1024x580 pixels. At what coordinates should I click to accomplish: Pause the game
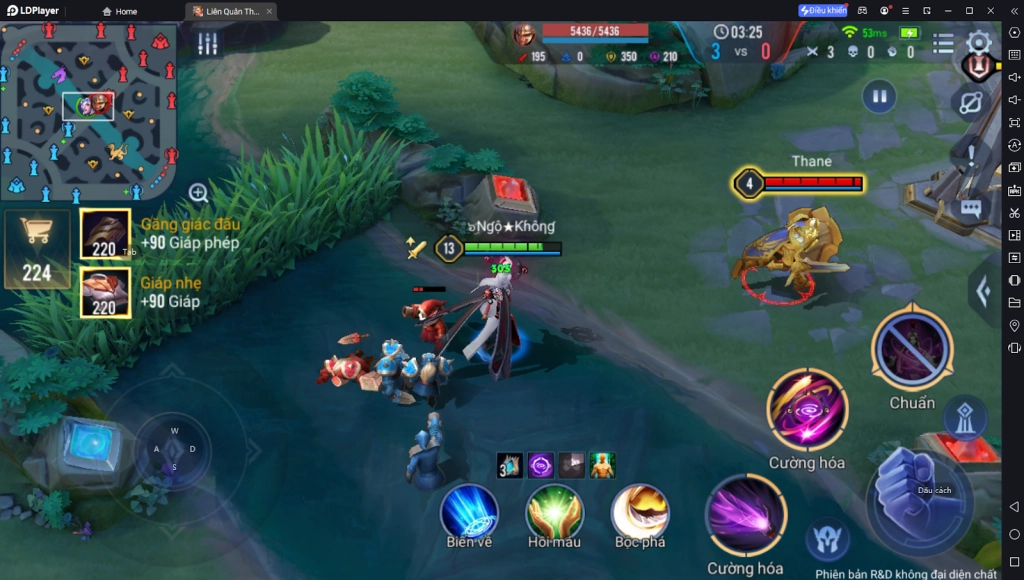pyautogui.click(x=879, y=97)
